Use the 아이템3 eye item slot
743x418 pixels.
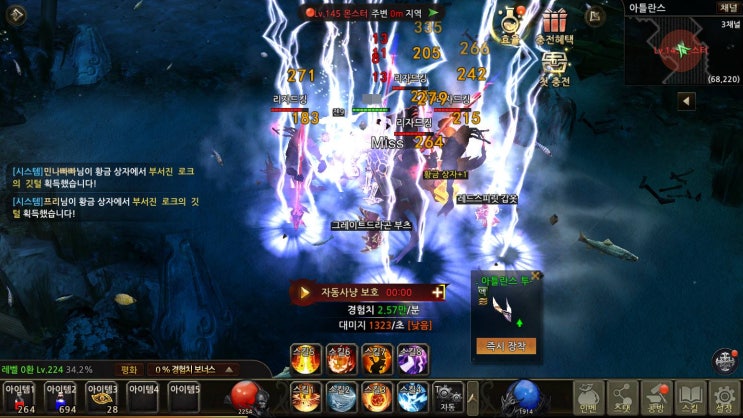pyautogui.click(x=102, y=396)
